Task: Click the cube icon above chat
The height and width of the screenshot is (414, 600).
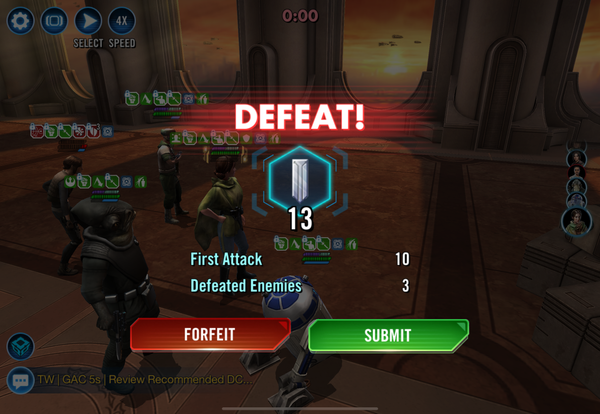Action: (x=21, y=346)
